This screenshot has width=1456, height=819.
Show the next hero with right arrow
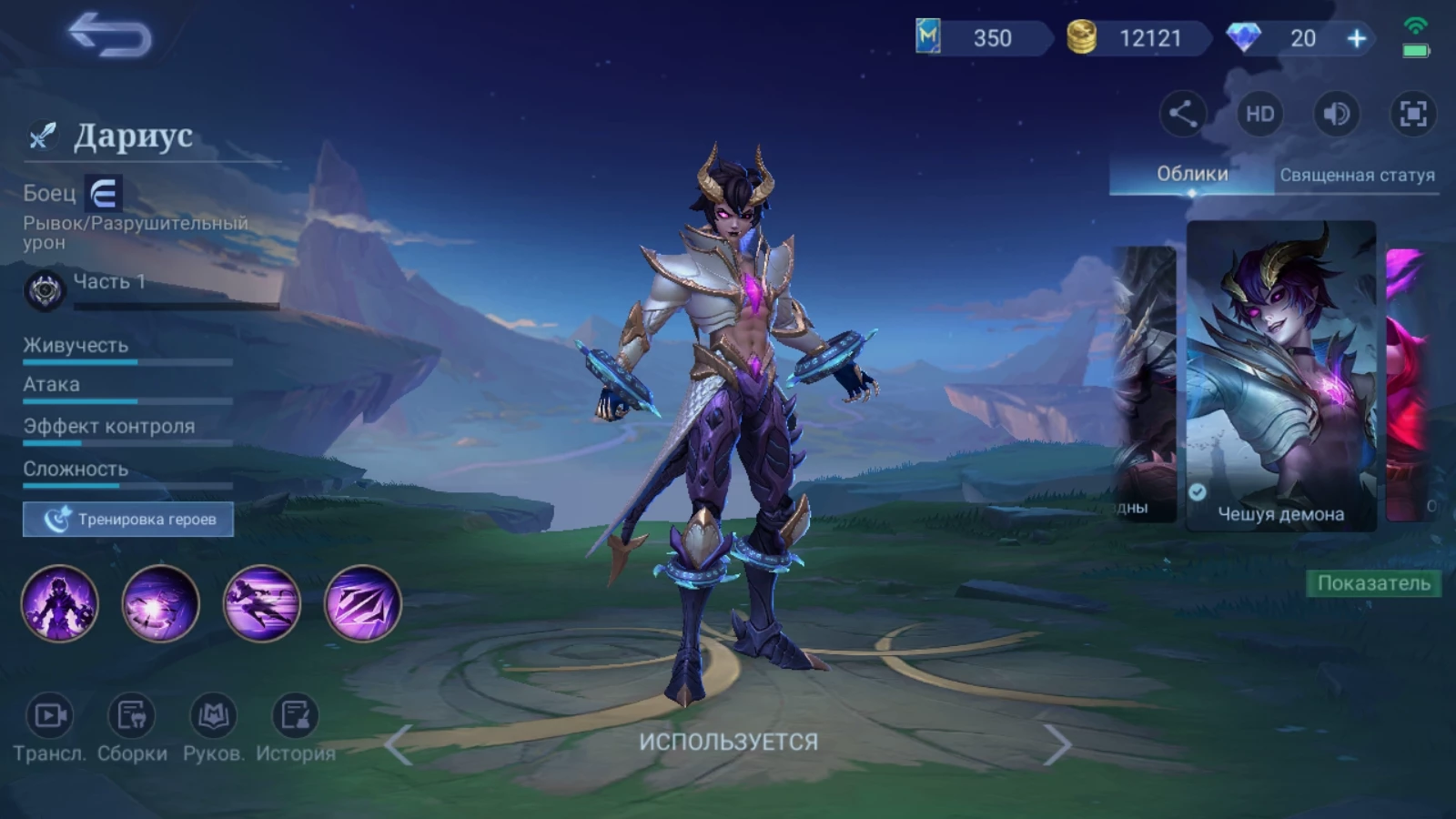[x=1056, y=744]
